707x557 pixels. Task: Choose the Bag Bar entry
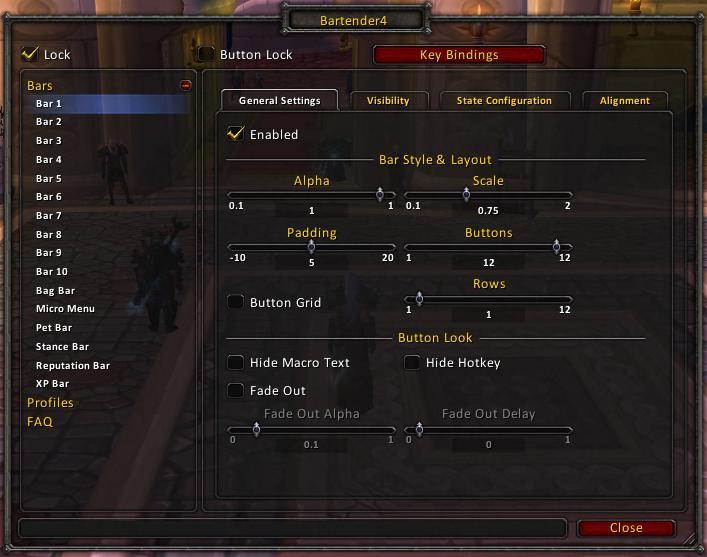[x=55, y=290]
